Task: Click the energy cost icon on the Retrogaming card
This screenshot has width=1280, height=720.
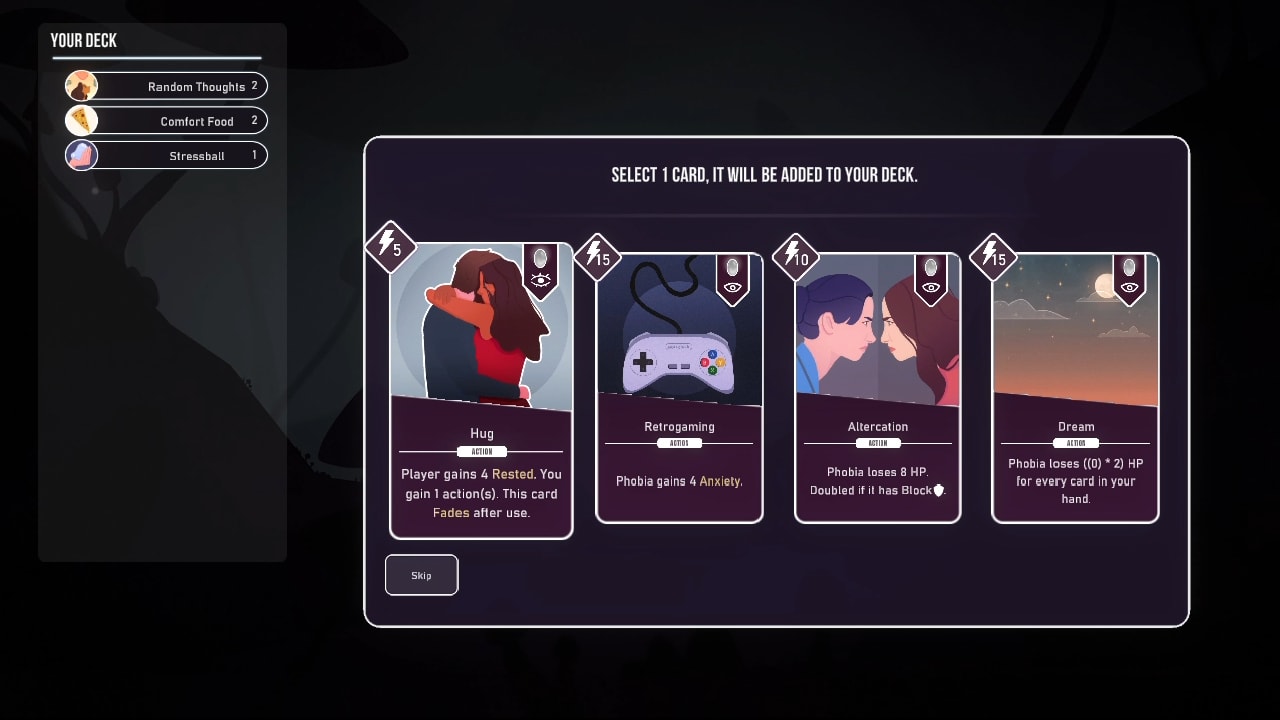Action: 596,255
